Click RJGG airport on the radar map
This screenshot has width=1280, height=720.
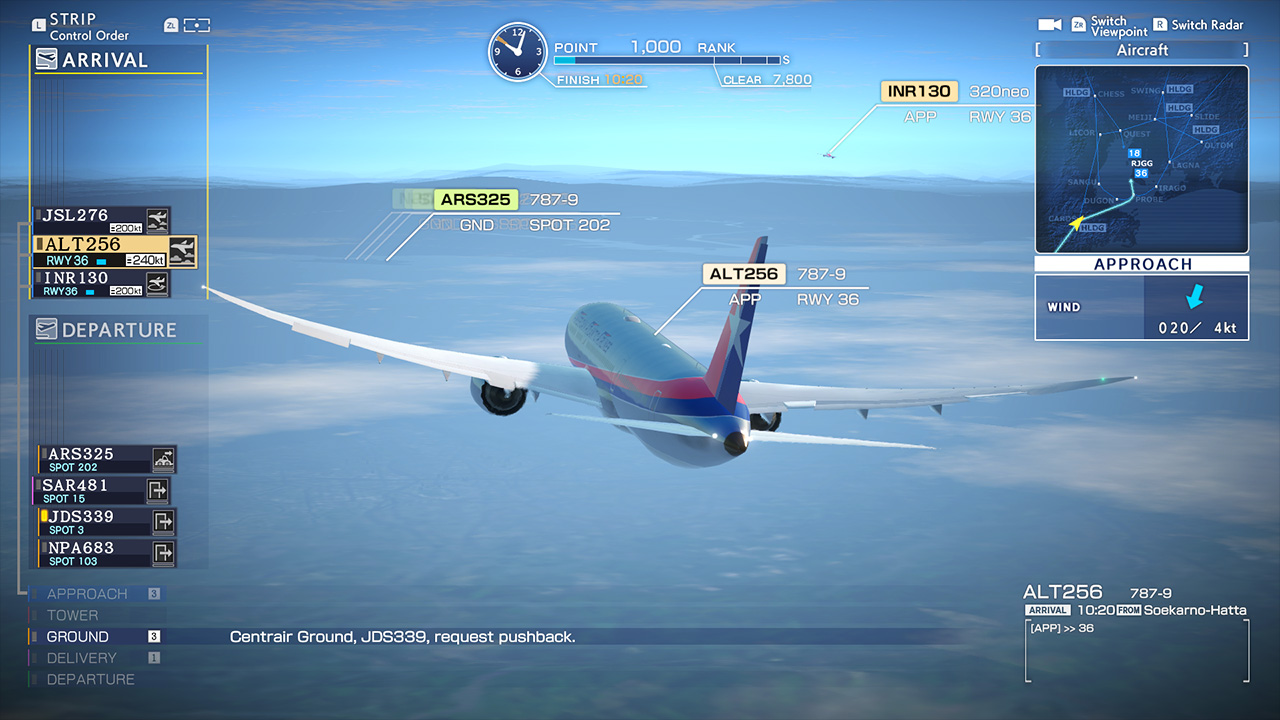point(1141,163)
